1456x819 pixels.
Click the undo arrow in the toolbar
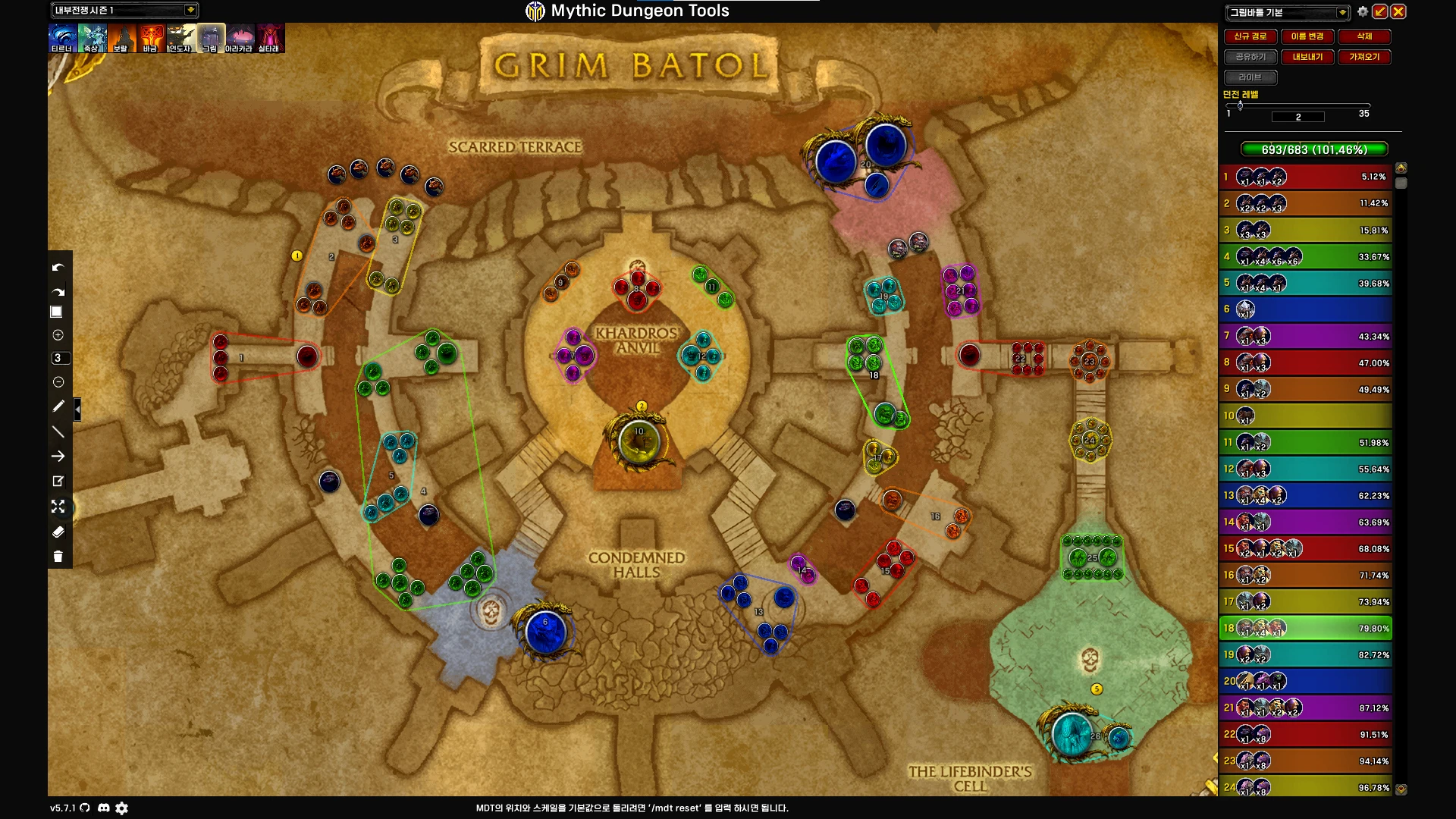pyautogui.click(x=58, y=268)
